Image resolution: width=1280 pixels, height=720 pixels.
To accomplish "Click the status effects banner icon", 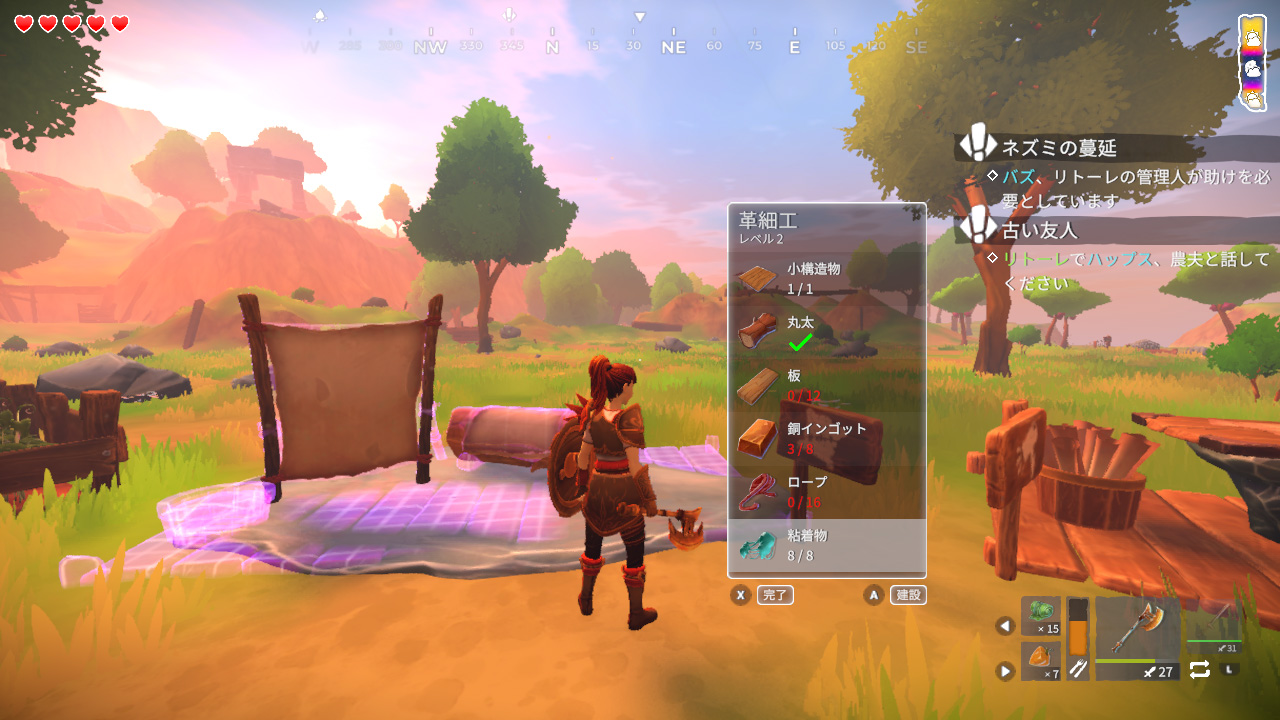I will (1252, 62).
